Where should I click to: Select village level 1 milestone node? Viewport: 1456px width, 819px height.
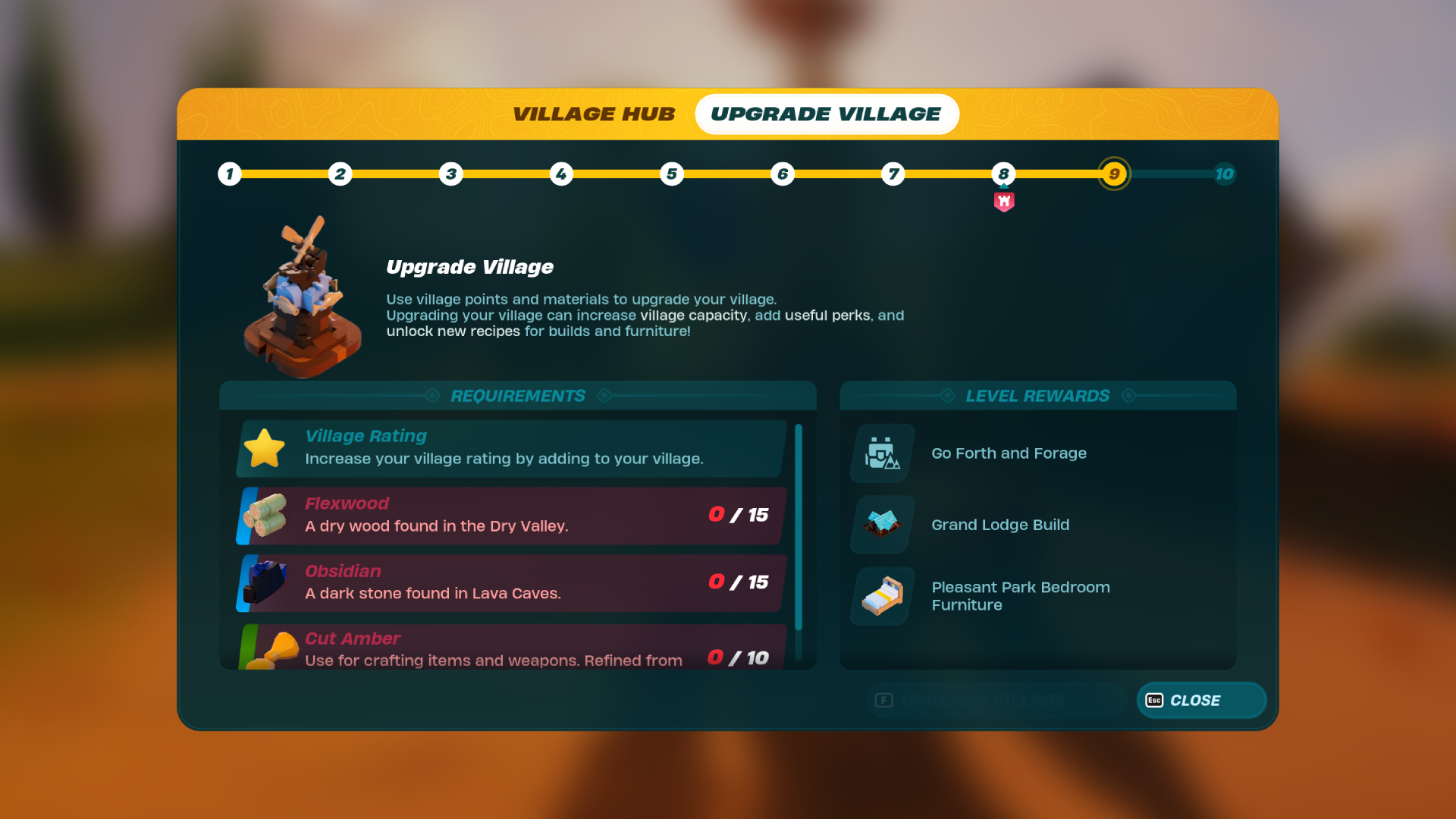coord(229,174)
